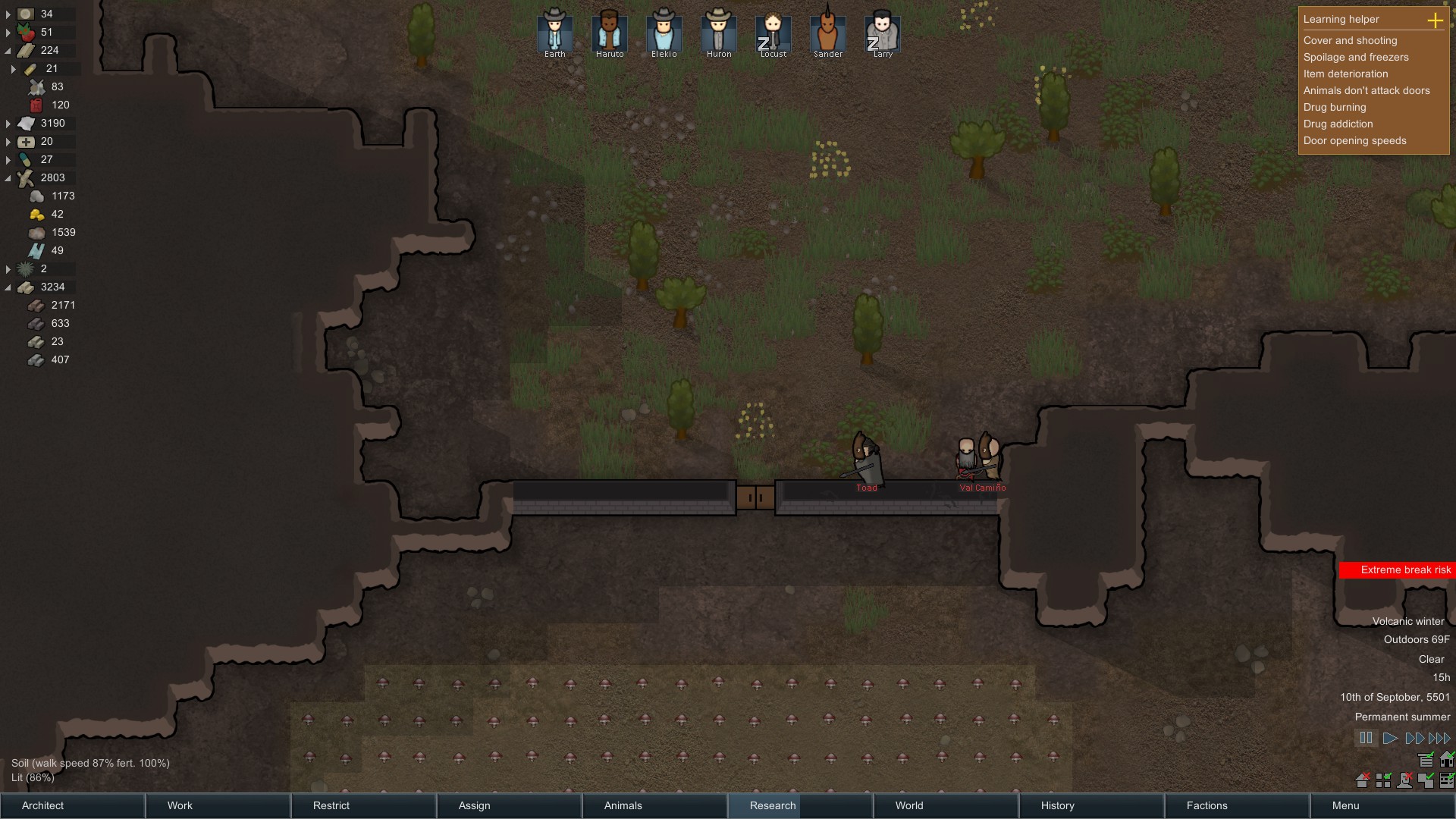Click the Door opening speeds lesson
Screen dimensions: 1456x819
coord(1354,140)
